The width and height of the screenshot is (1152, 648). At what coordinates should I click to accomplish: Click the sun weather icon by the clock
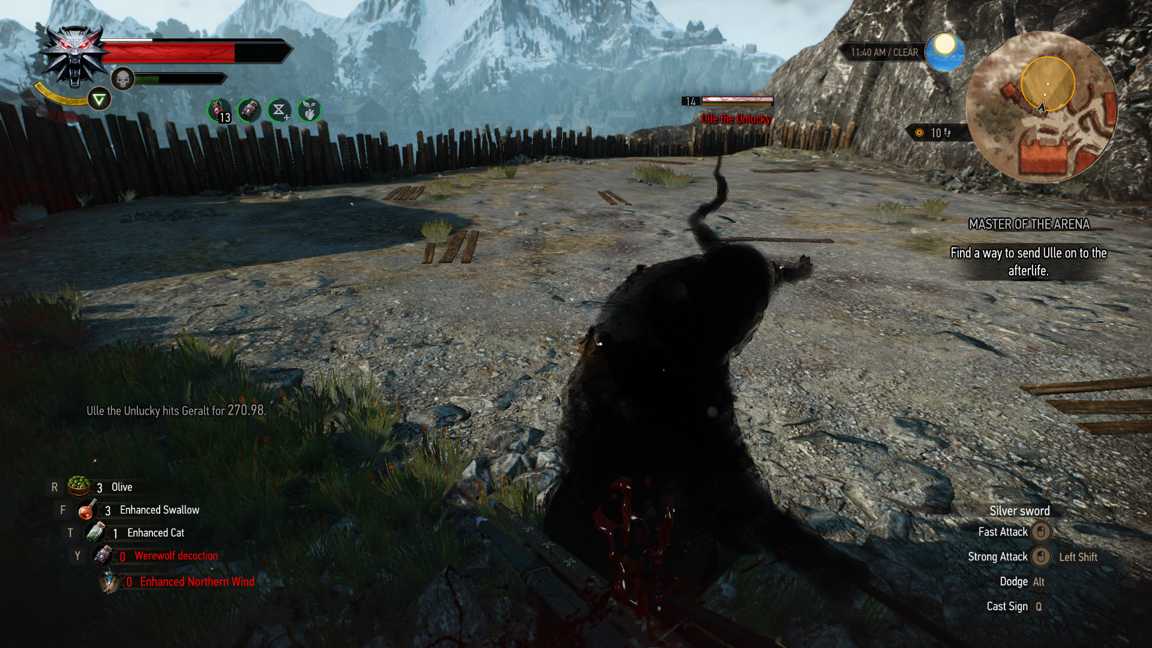944,51
